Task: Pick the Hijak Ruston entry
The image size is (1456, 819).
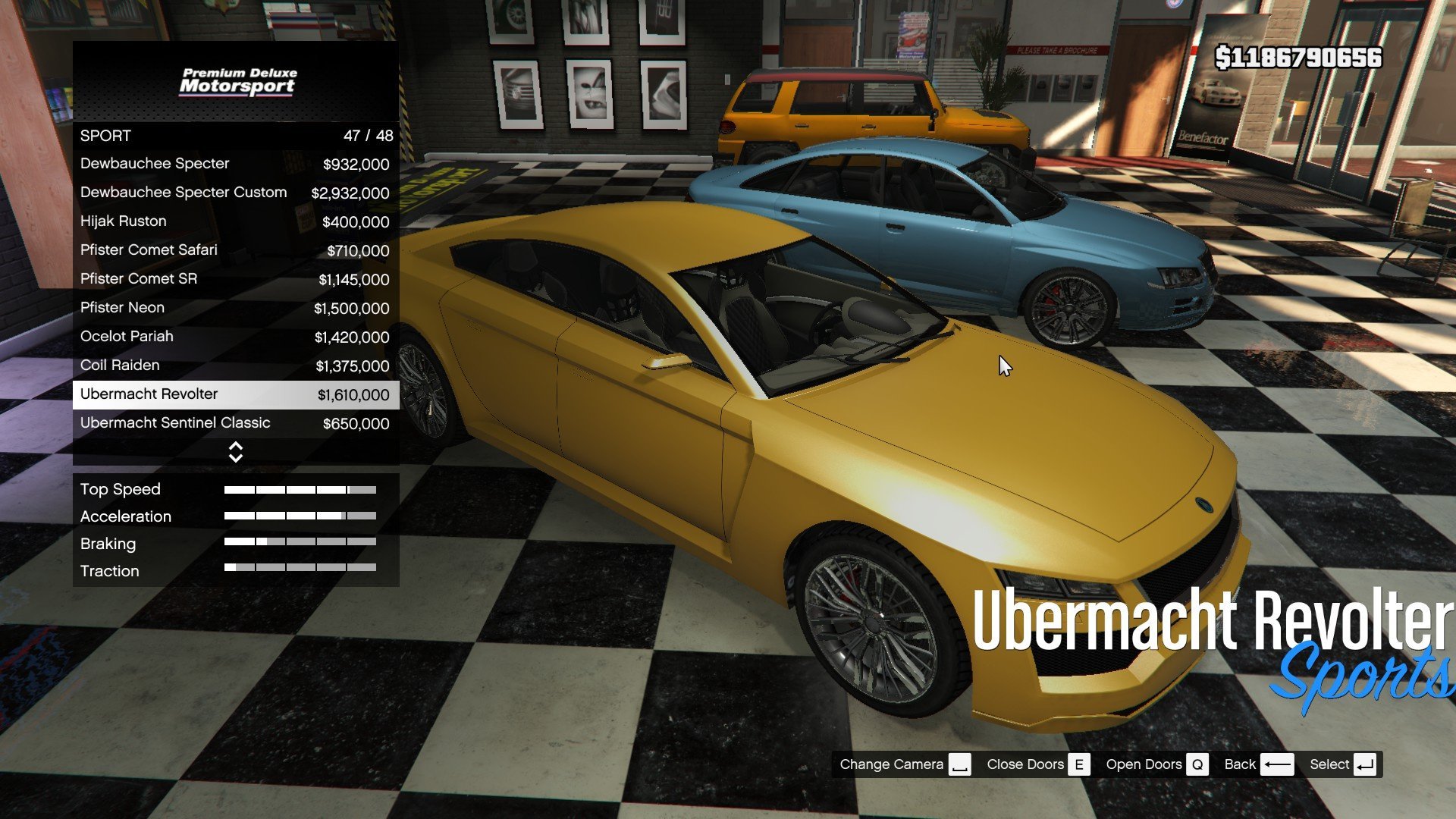Action: click(235, 221)
